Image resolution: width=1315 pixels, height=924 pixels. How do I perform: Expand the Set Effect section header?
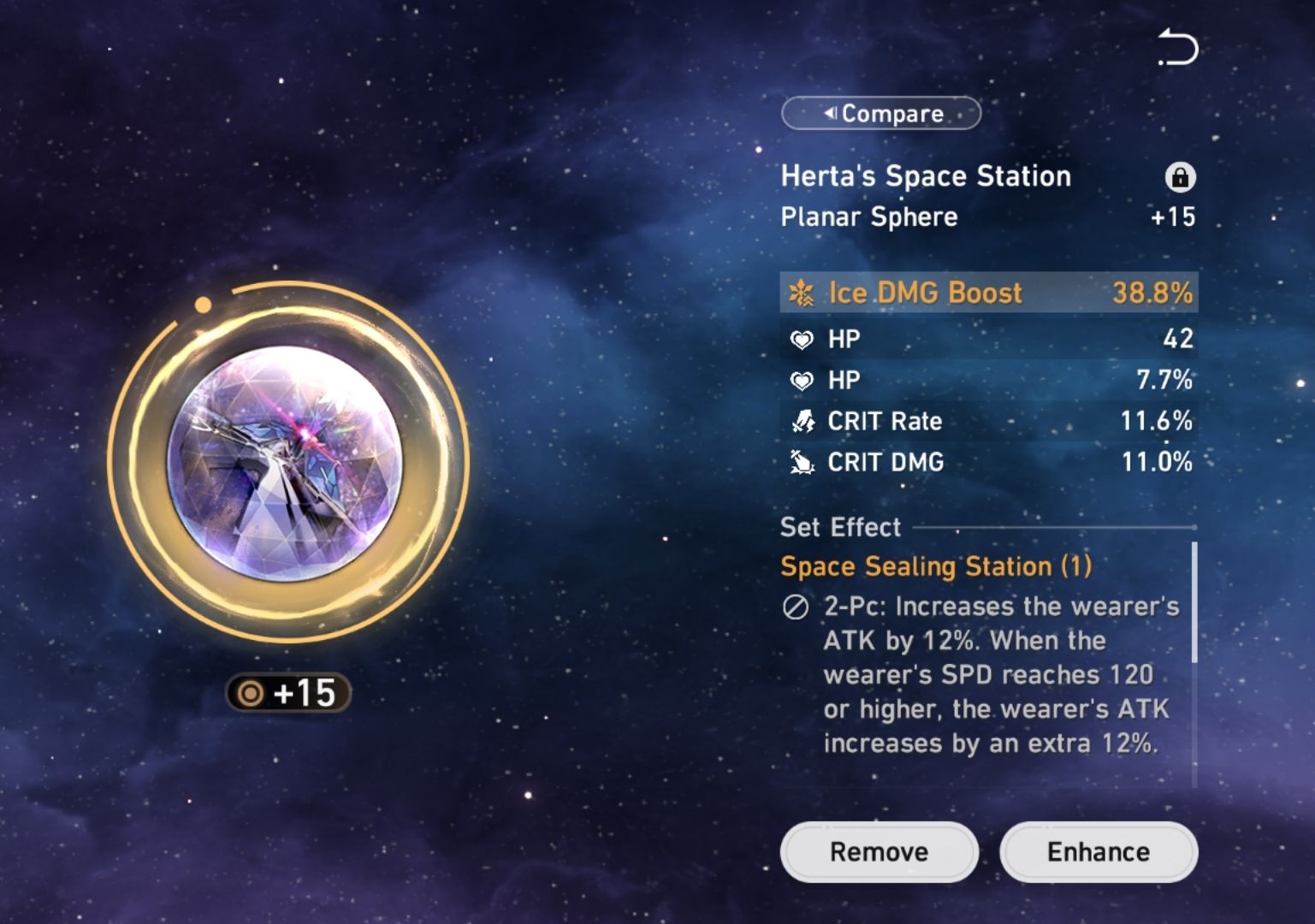click(x=840, y=527)
